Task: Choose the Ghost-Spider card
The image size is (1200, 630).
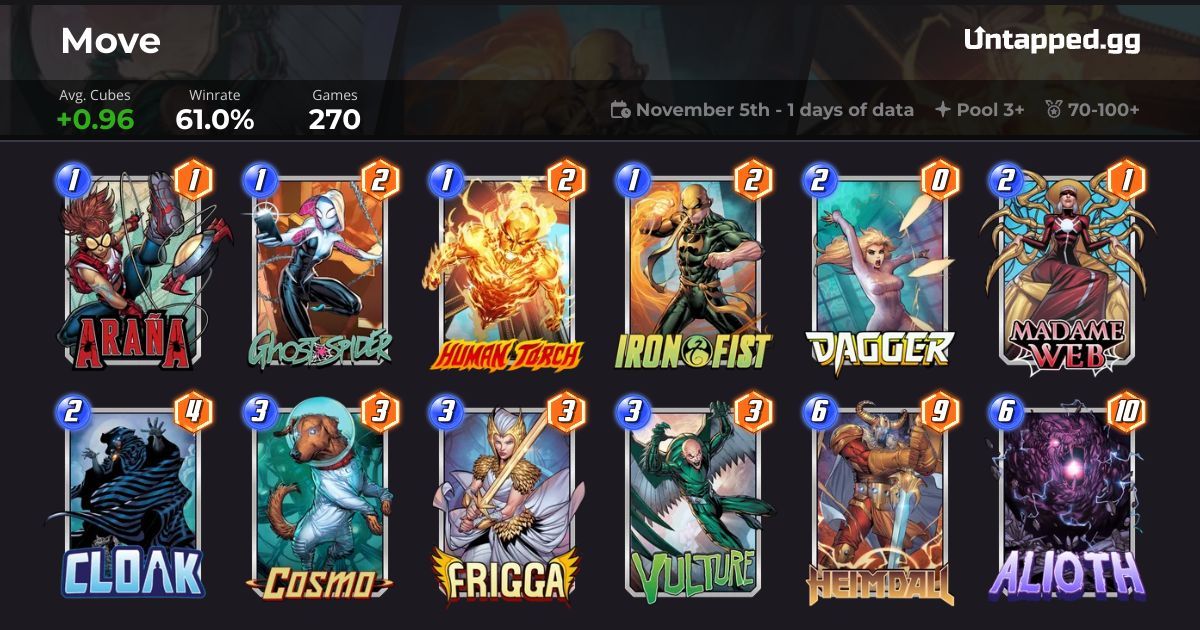Action: (x=319, y=268)
